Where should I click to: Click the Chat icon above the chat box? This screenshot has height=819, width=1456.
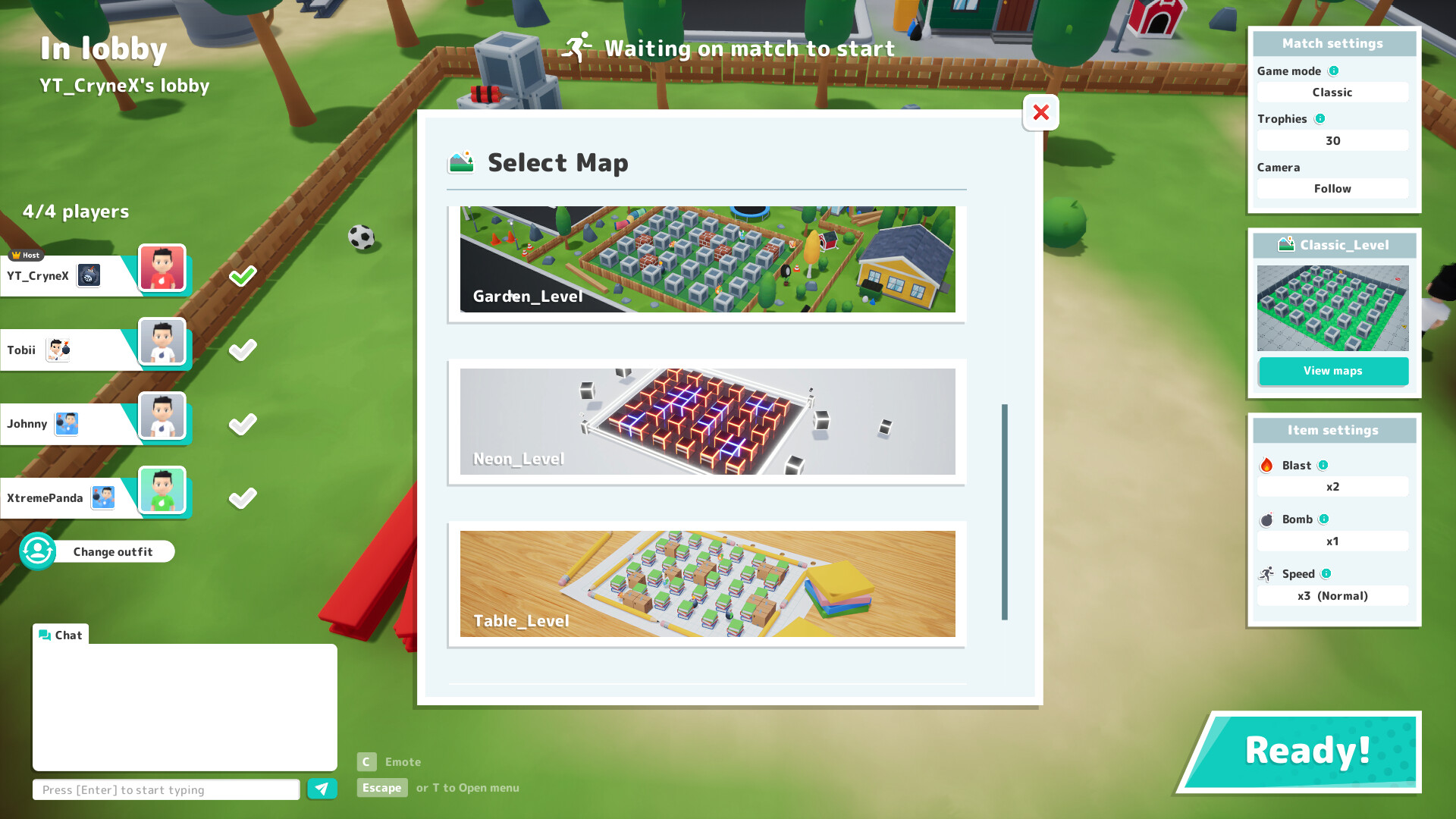point(45,635)
